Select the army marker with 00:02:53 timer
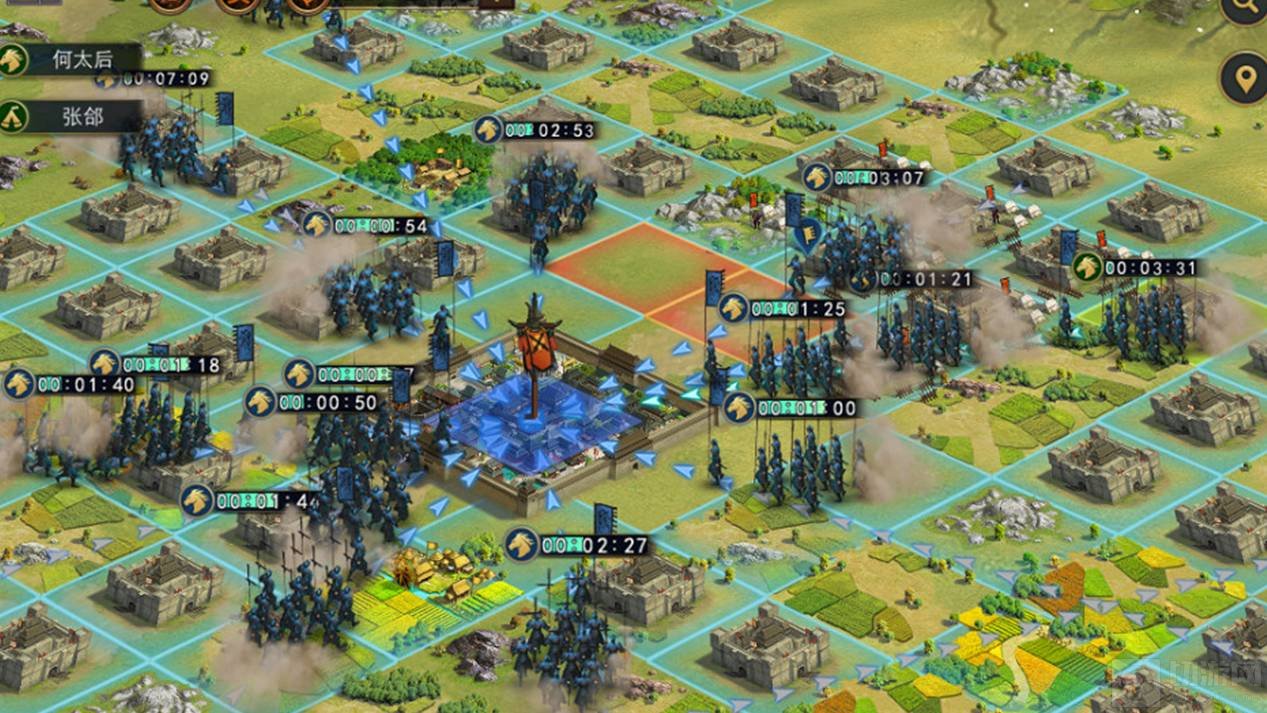The height and width of the screenshot is (713, 1267). 488,130
